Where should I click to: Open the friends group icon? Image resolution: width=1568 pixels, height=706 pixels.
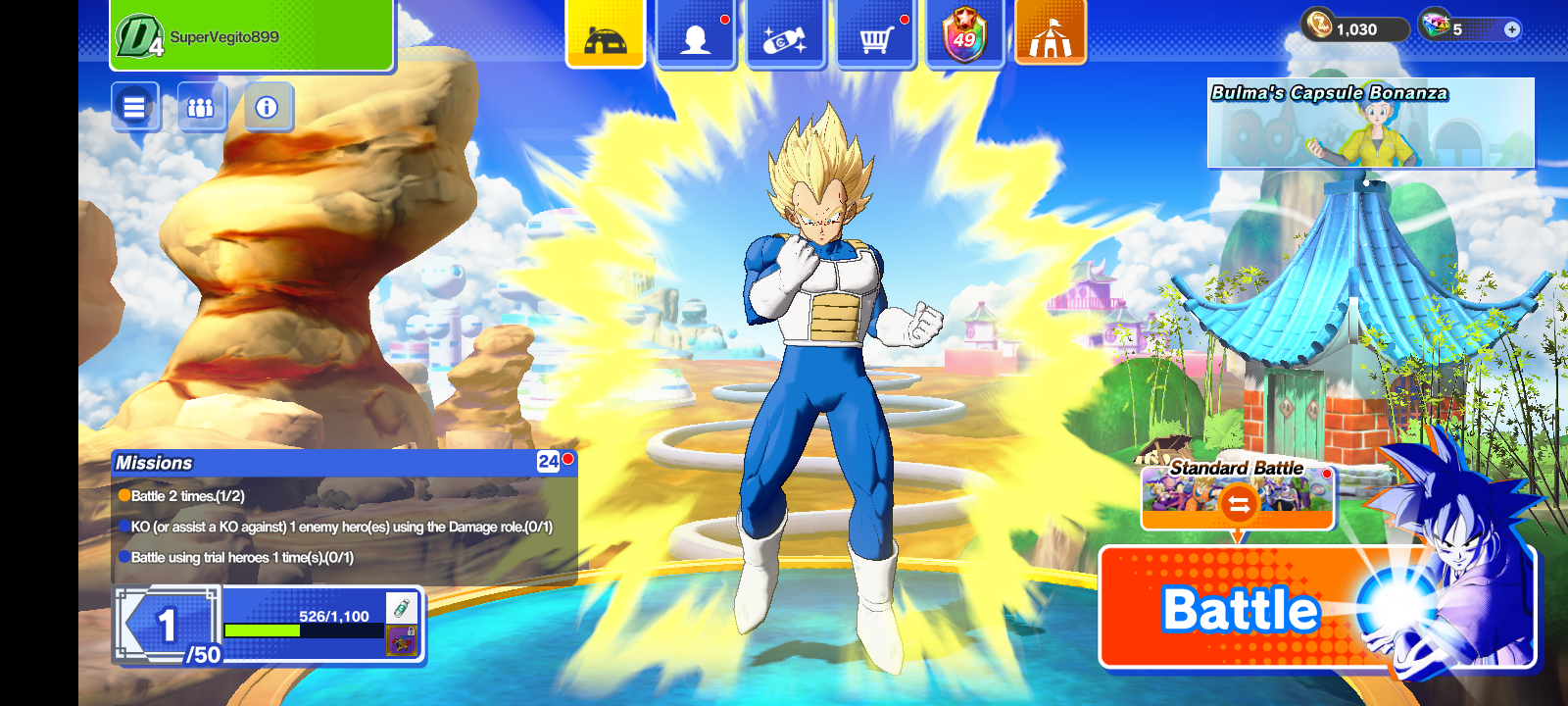tap(201, 107)
